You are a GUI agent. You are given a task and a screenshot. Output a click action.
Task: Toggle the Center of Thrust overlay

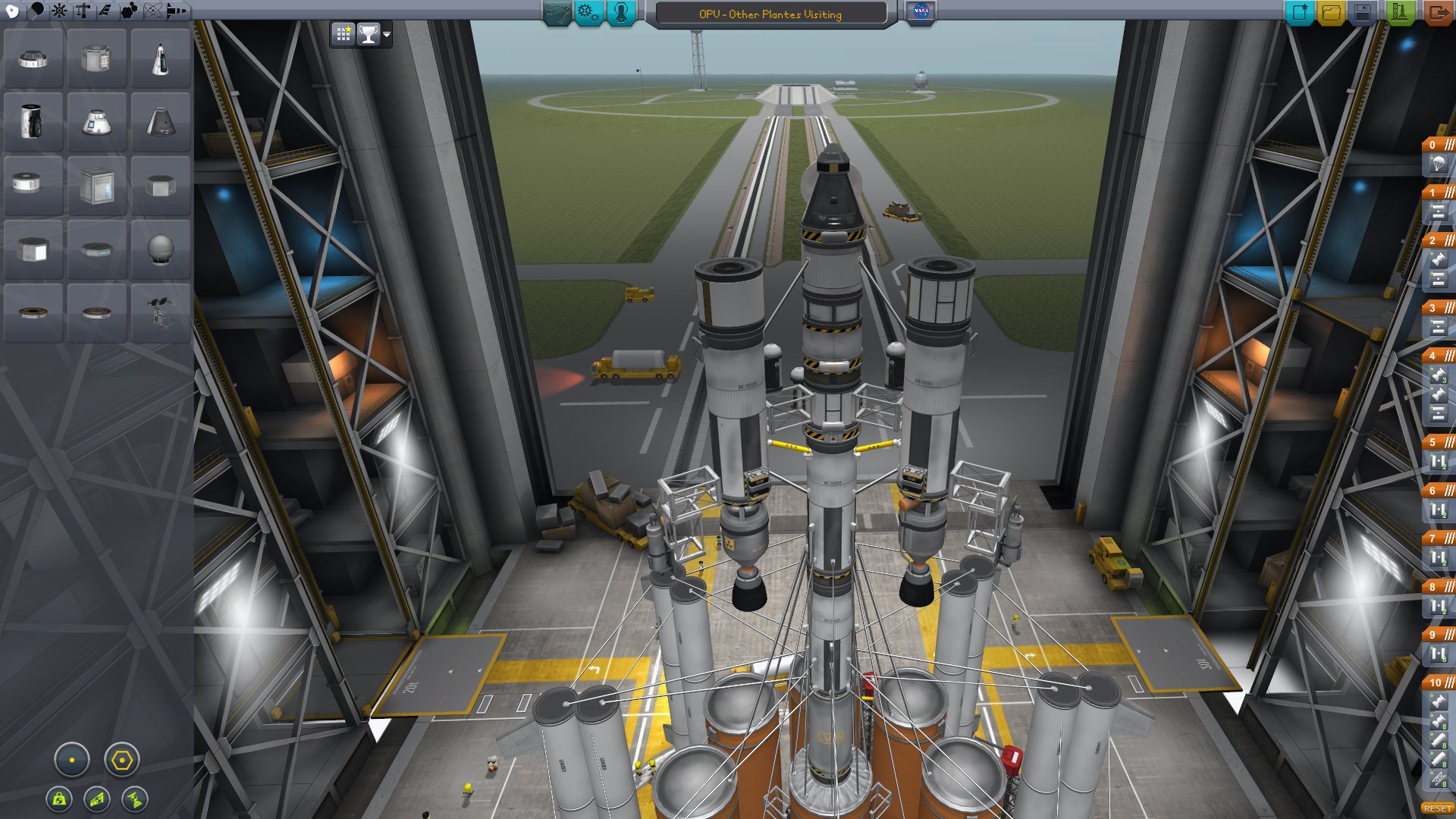point(135,799)
